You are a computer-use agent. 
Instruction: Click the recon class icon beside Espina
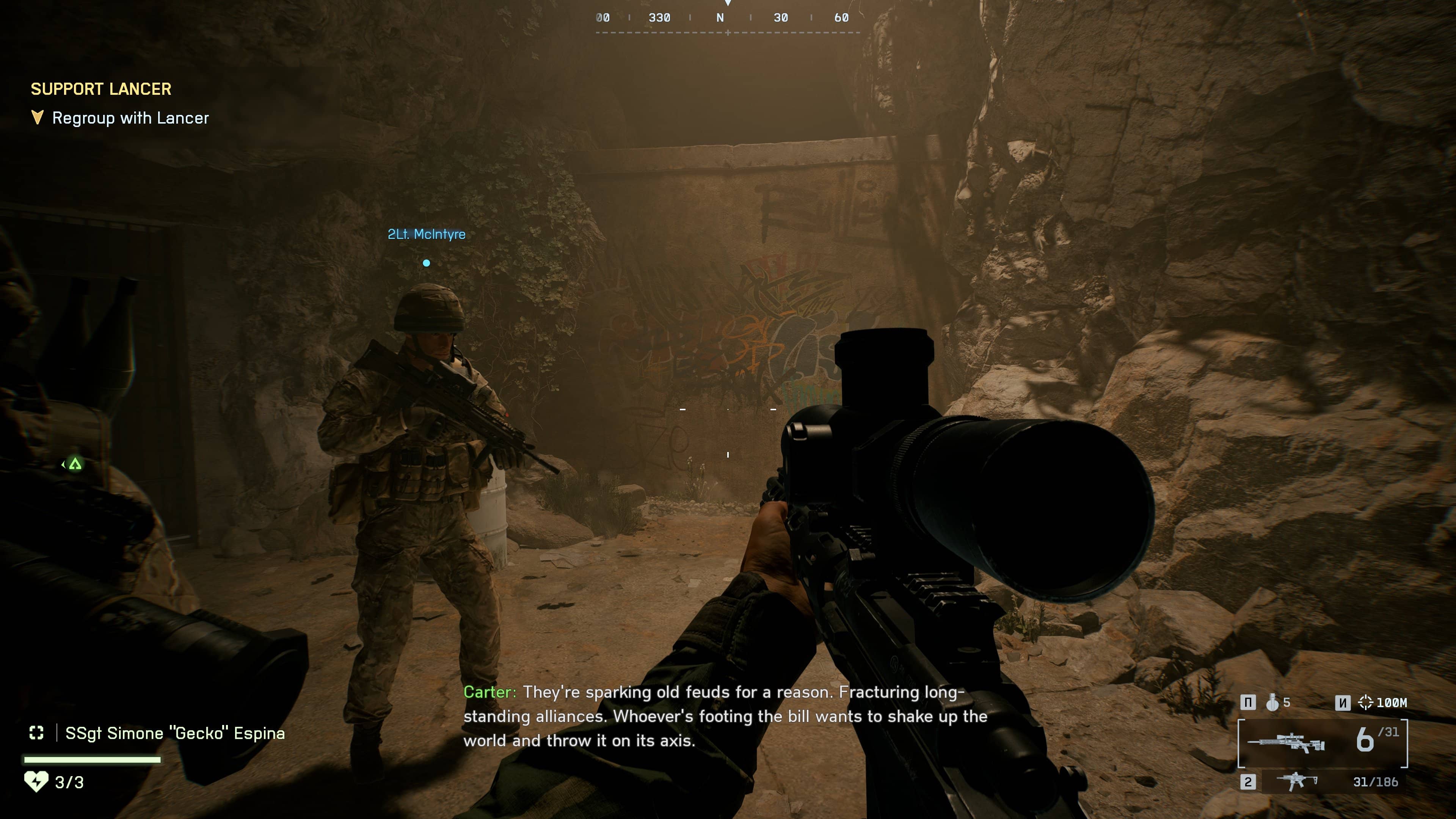(x=36, y=733)
